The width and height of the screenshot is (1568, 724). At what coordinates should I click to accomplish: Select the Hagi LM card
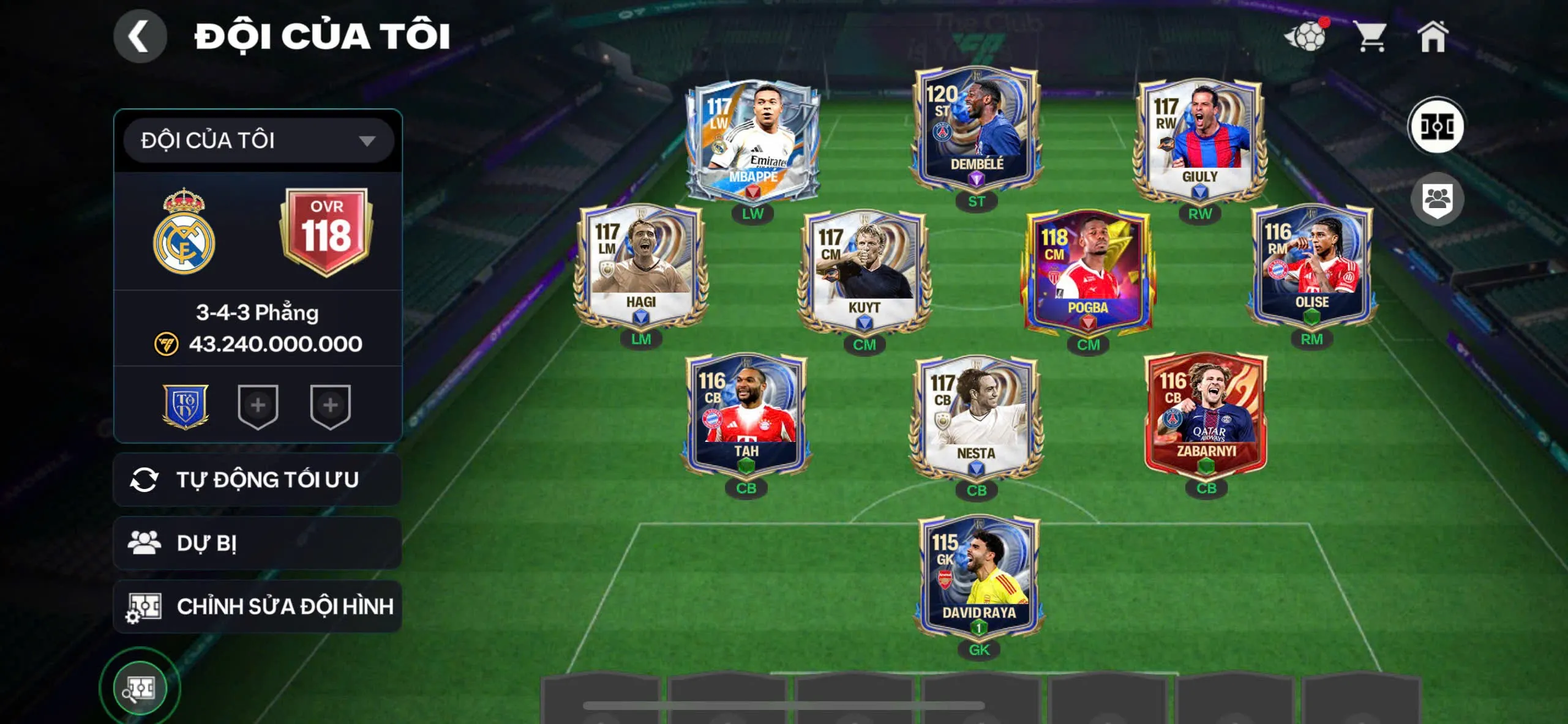pyautogui.click(x=640, y=266)
